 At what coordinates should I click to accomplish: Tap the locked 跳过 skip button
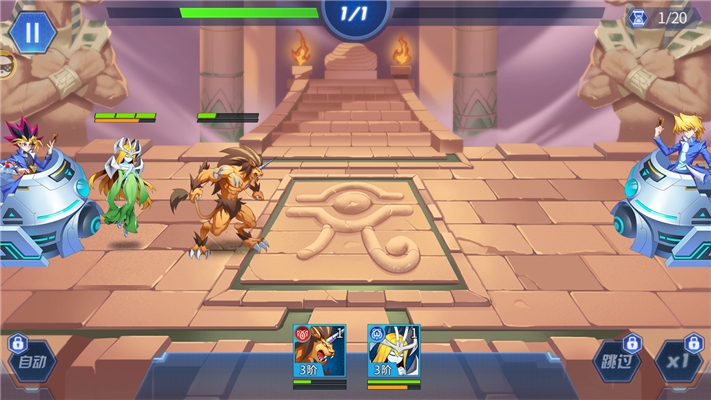pos(616,362)
